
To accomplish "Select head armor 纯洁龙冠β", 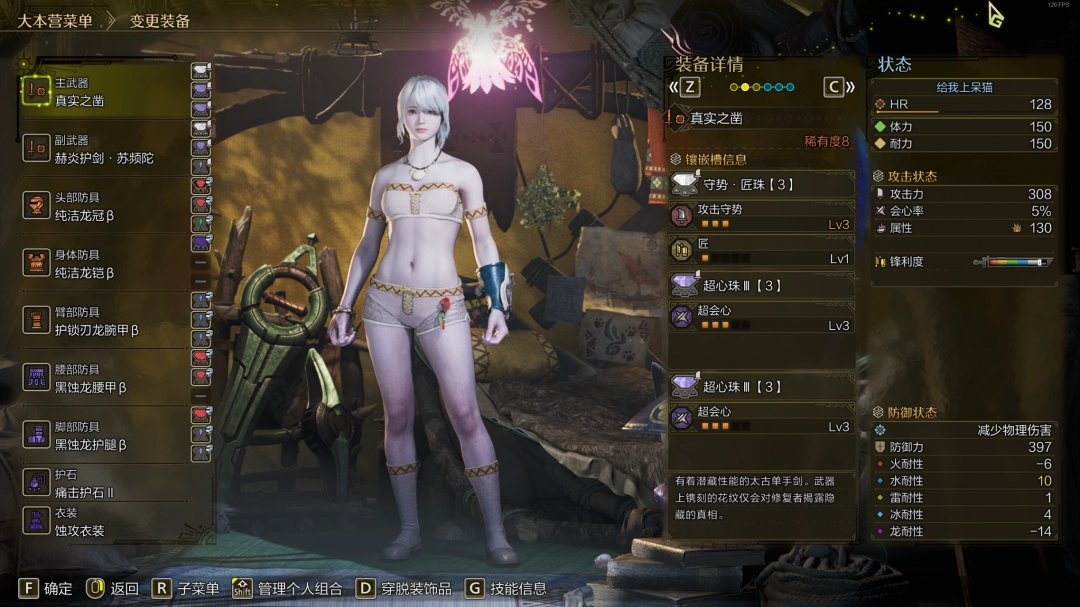I will 100,206.
